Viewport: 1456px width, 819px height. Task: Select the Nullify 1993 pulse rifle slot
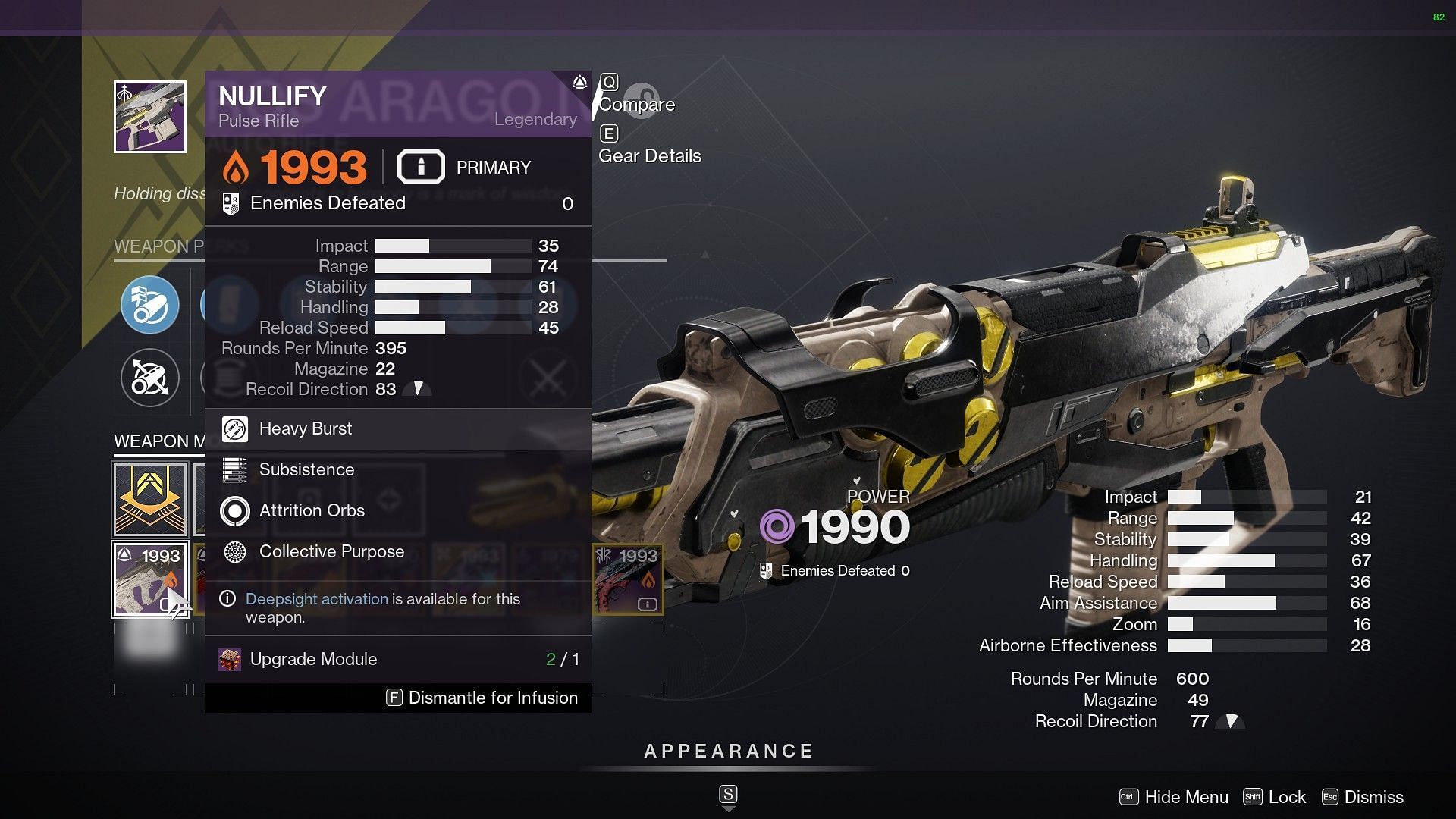150,579
